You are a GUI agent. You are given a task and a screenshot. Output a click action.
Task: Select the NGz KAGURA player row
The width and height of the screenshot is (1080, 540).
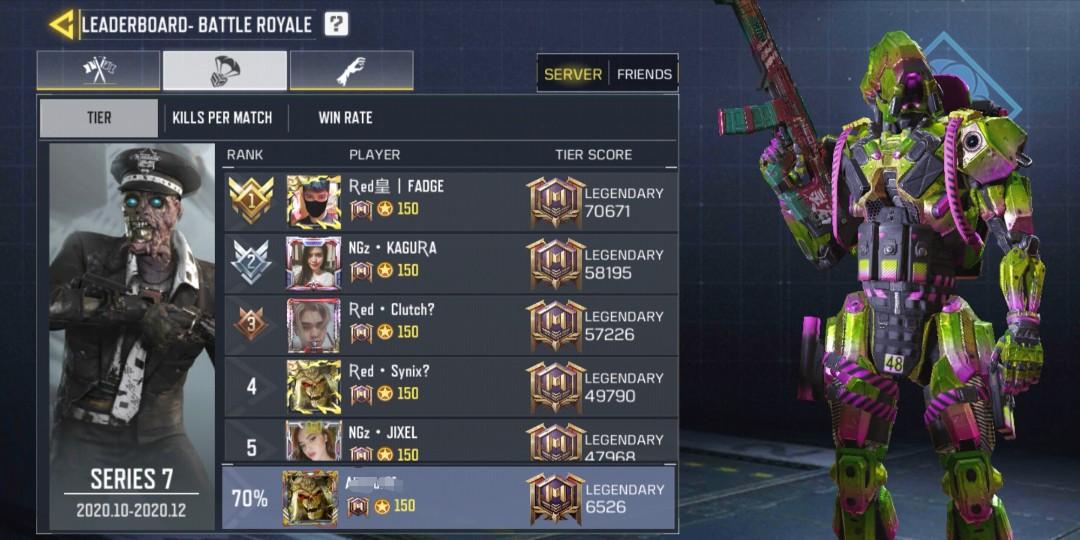(x=450, y=264)
